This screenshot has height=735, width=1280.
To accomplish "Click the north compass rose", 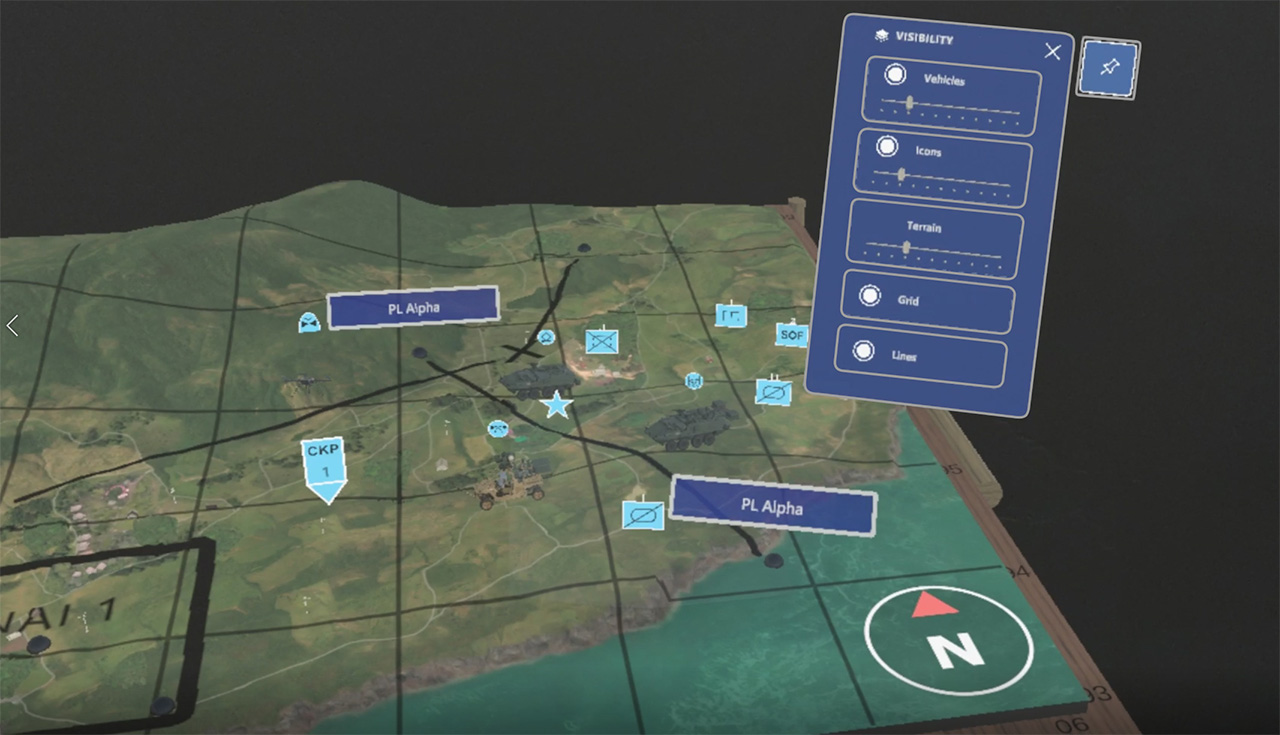I will [x=948, y=637].
